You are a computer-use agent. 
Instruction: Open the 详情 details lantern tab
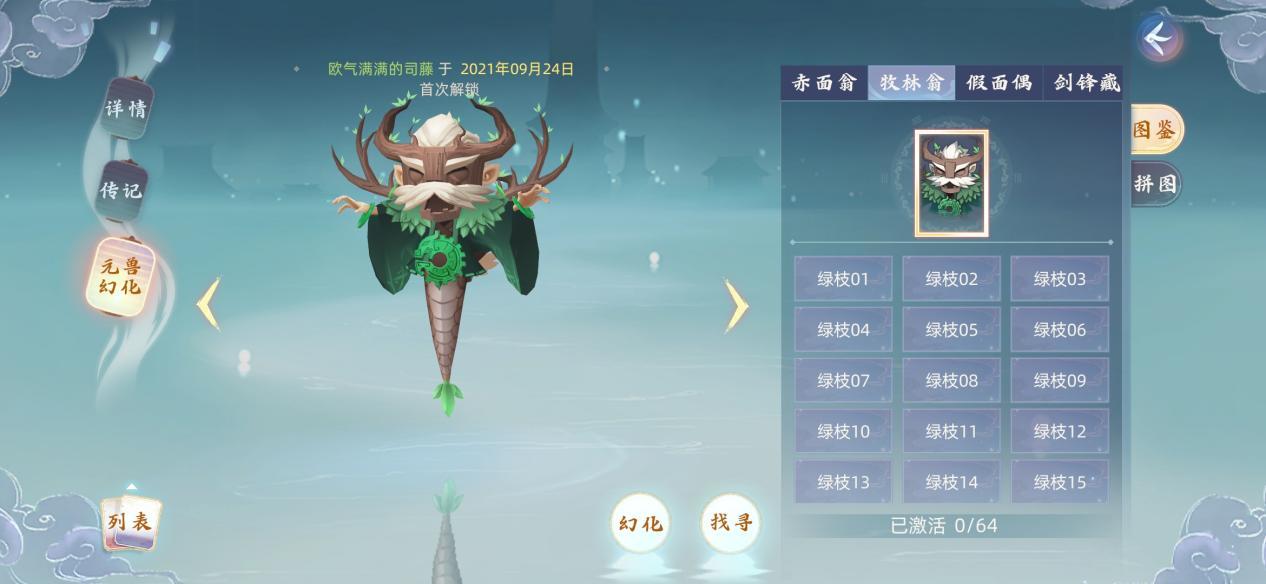click(x=126, y=108)
